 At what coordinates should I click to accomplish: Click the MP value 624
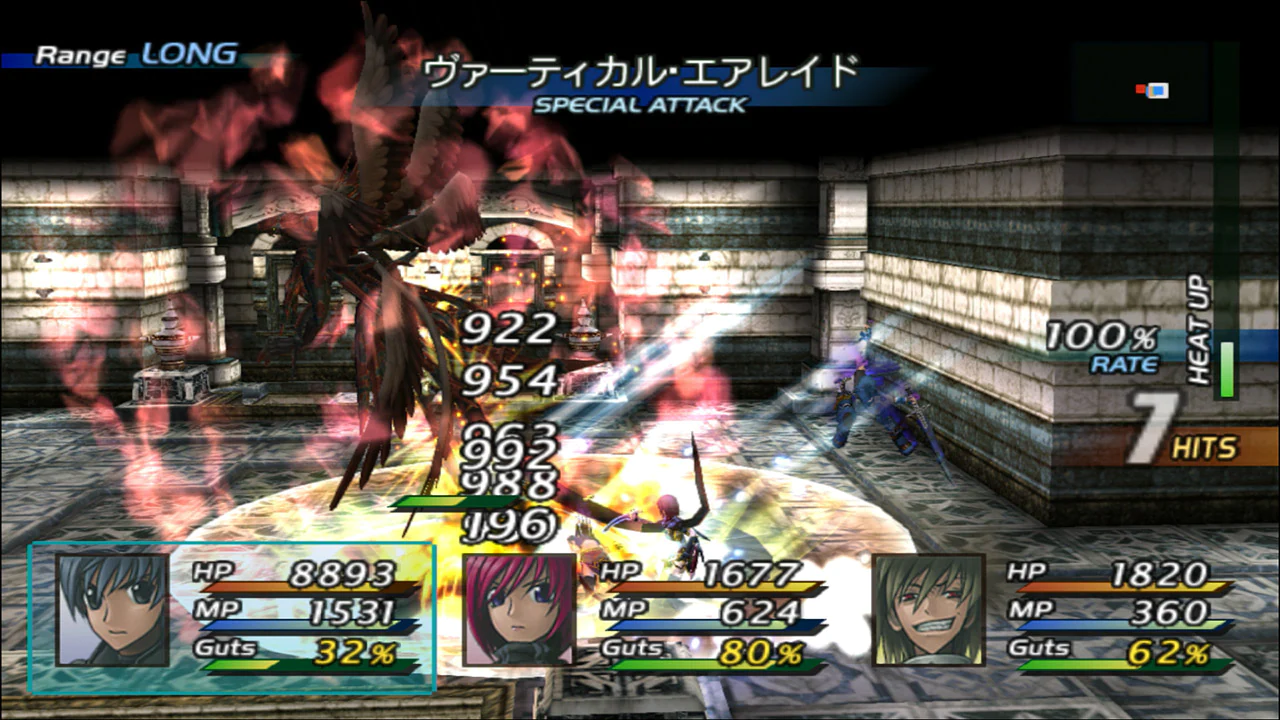760,610
